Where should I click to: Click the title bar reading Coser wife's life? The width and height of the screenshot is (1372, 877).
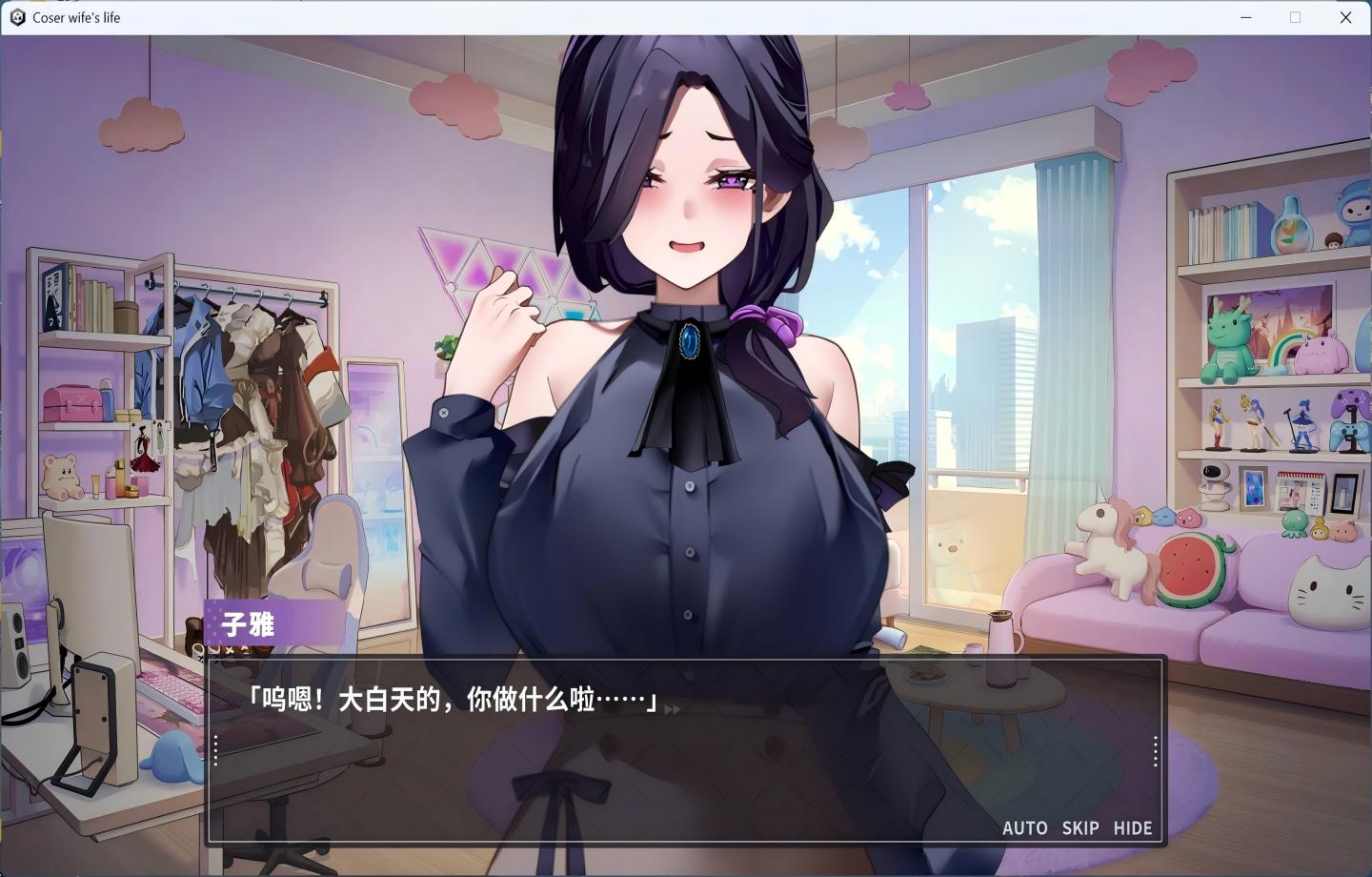pyautogui.click(x=76, y=17)
